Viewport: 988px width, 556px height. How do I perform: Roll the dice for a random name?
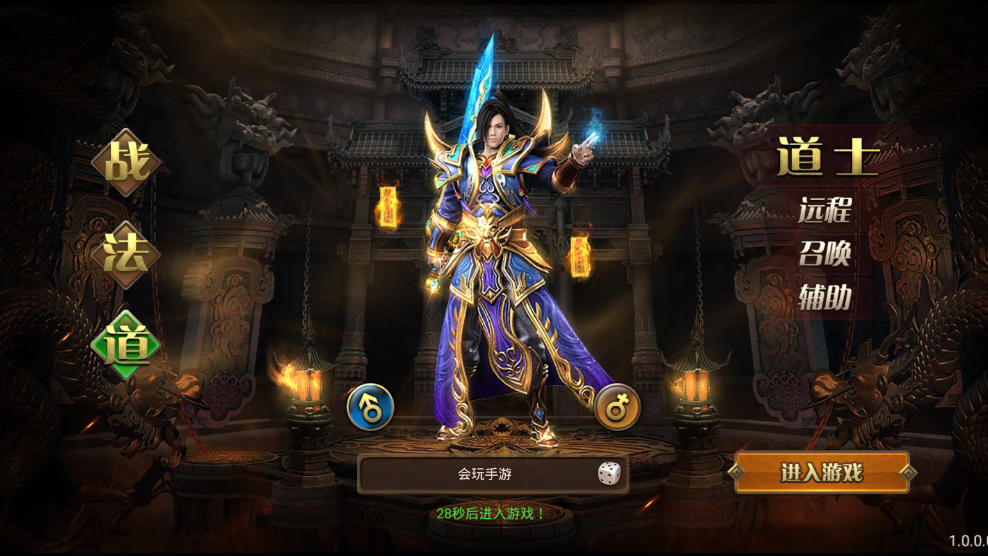tap(608, 474)
